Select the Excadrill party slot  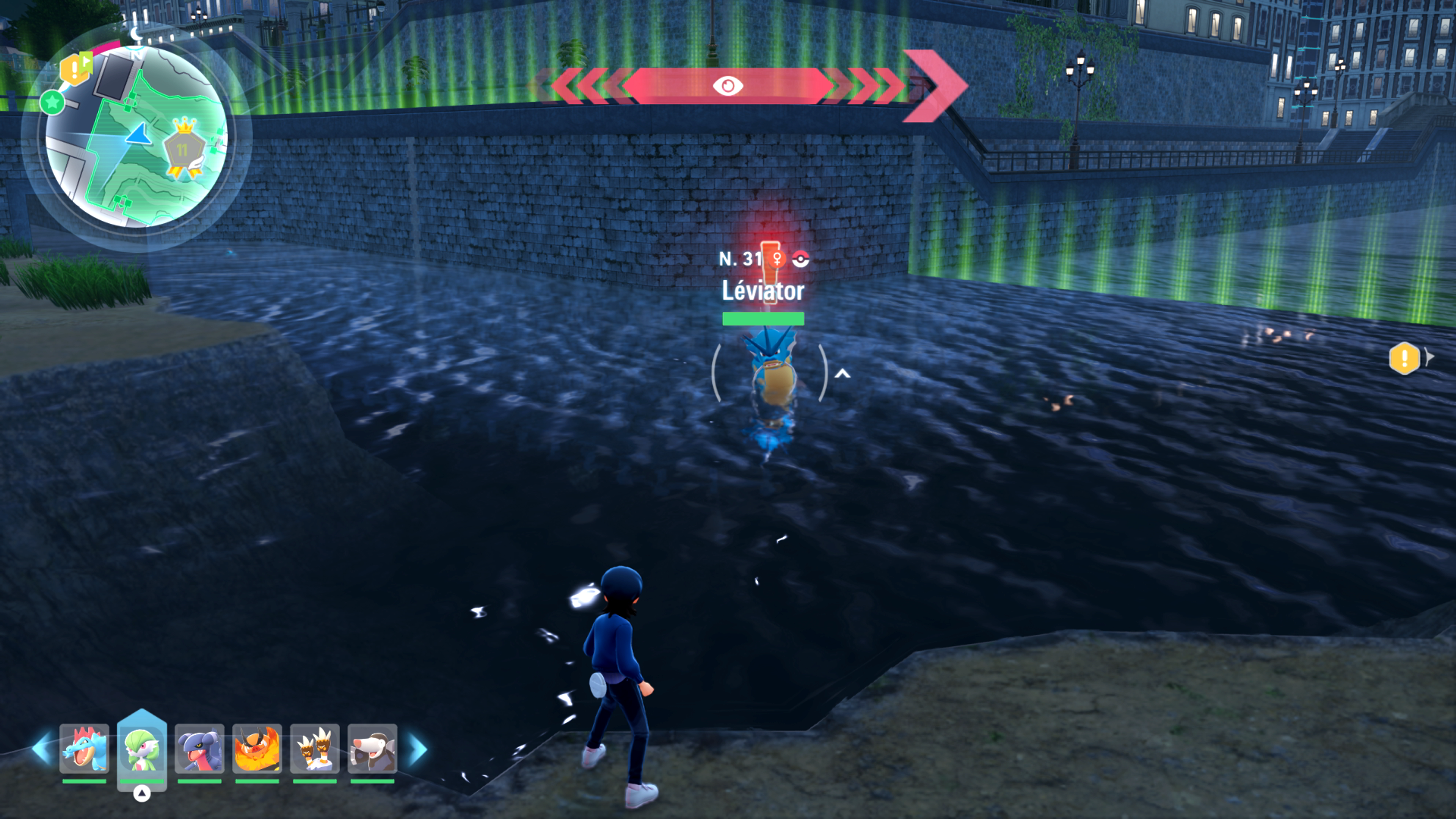372,749
